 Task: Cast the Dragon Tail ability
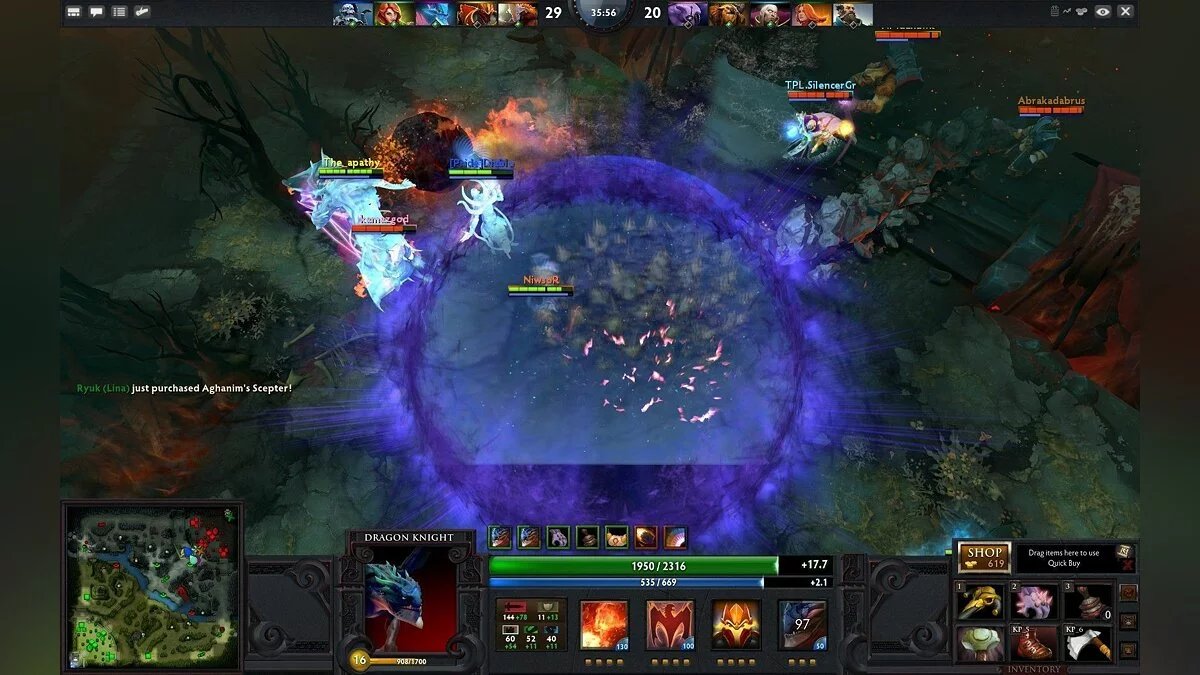click(671, 624)
